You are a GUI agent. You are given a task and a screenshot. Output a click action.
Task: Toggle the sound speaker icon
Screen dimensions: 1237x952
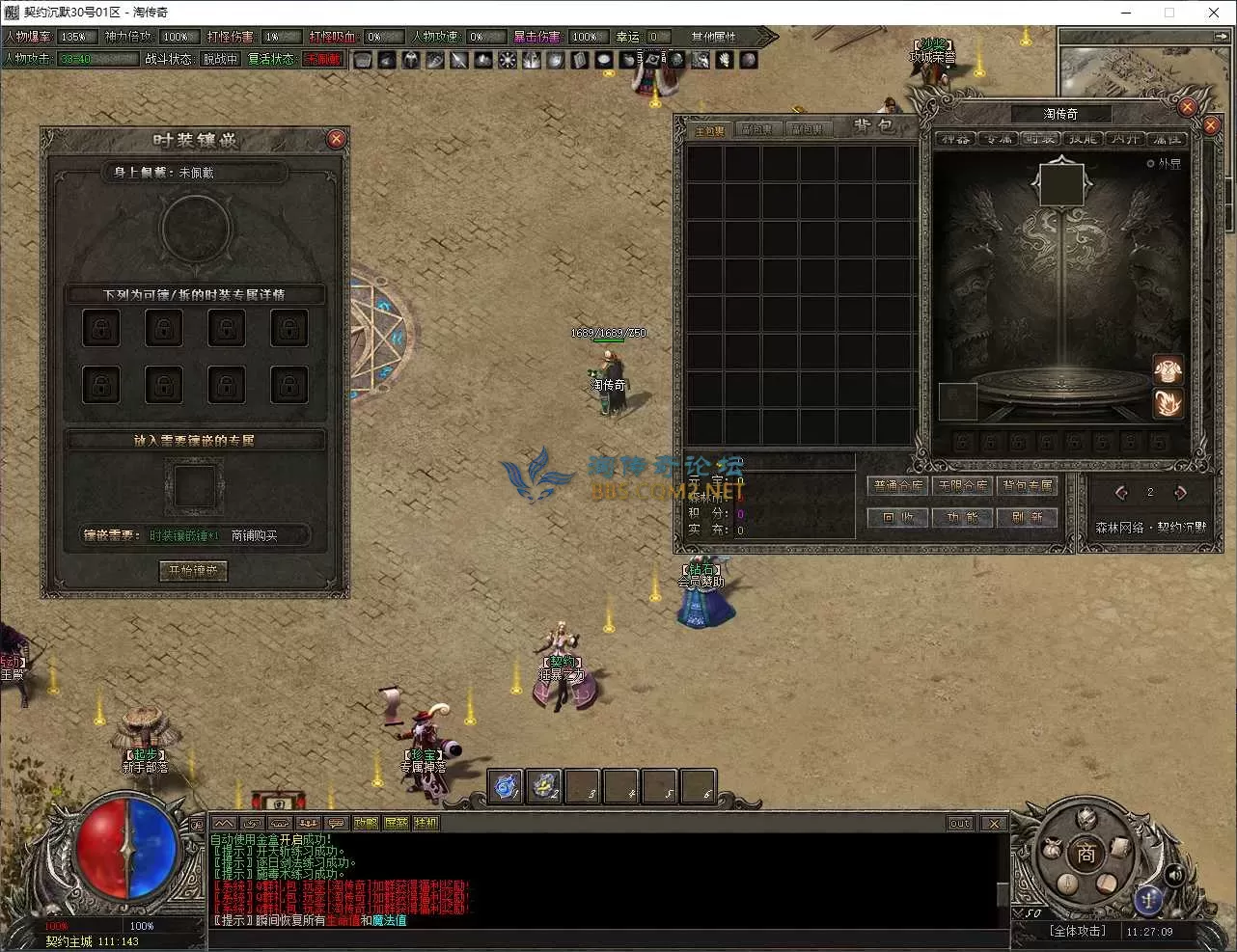point(1174,875)
